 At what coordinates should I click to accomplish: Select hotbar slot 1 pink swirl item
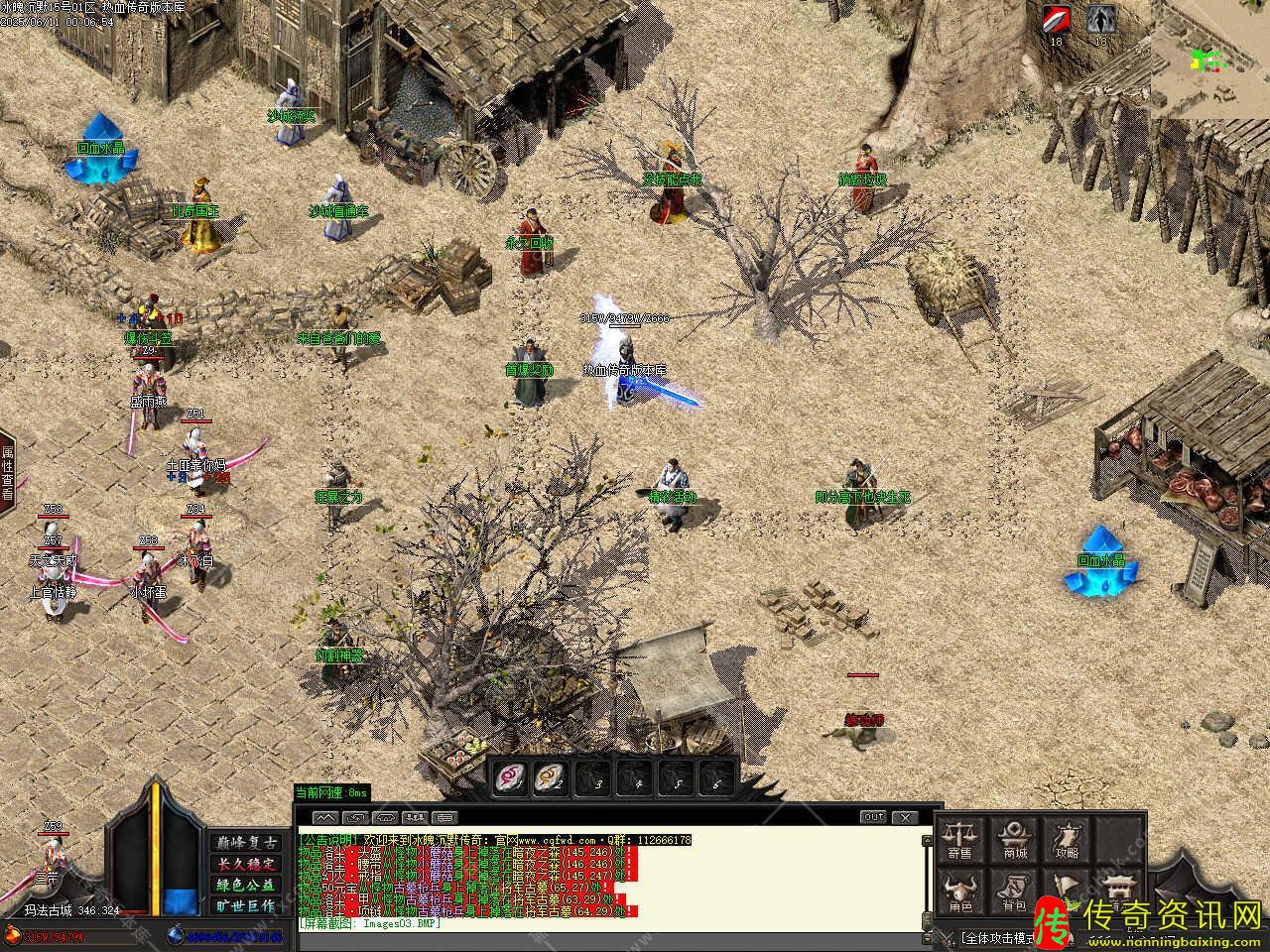(510, 776)
